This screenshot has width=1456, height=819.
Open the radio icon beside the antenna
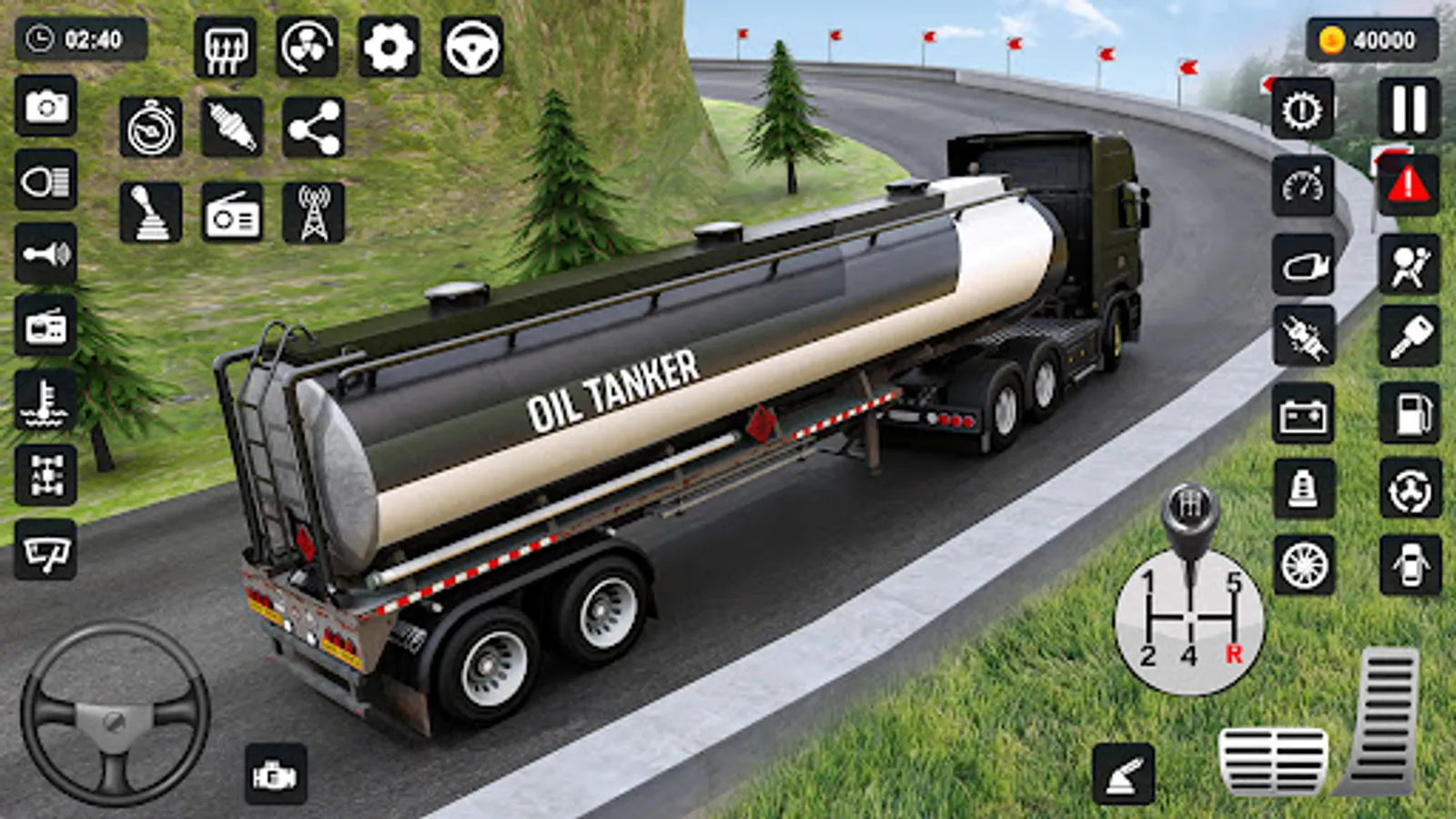coord(232,214)
